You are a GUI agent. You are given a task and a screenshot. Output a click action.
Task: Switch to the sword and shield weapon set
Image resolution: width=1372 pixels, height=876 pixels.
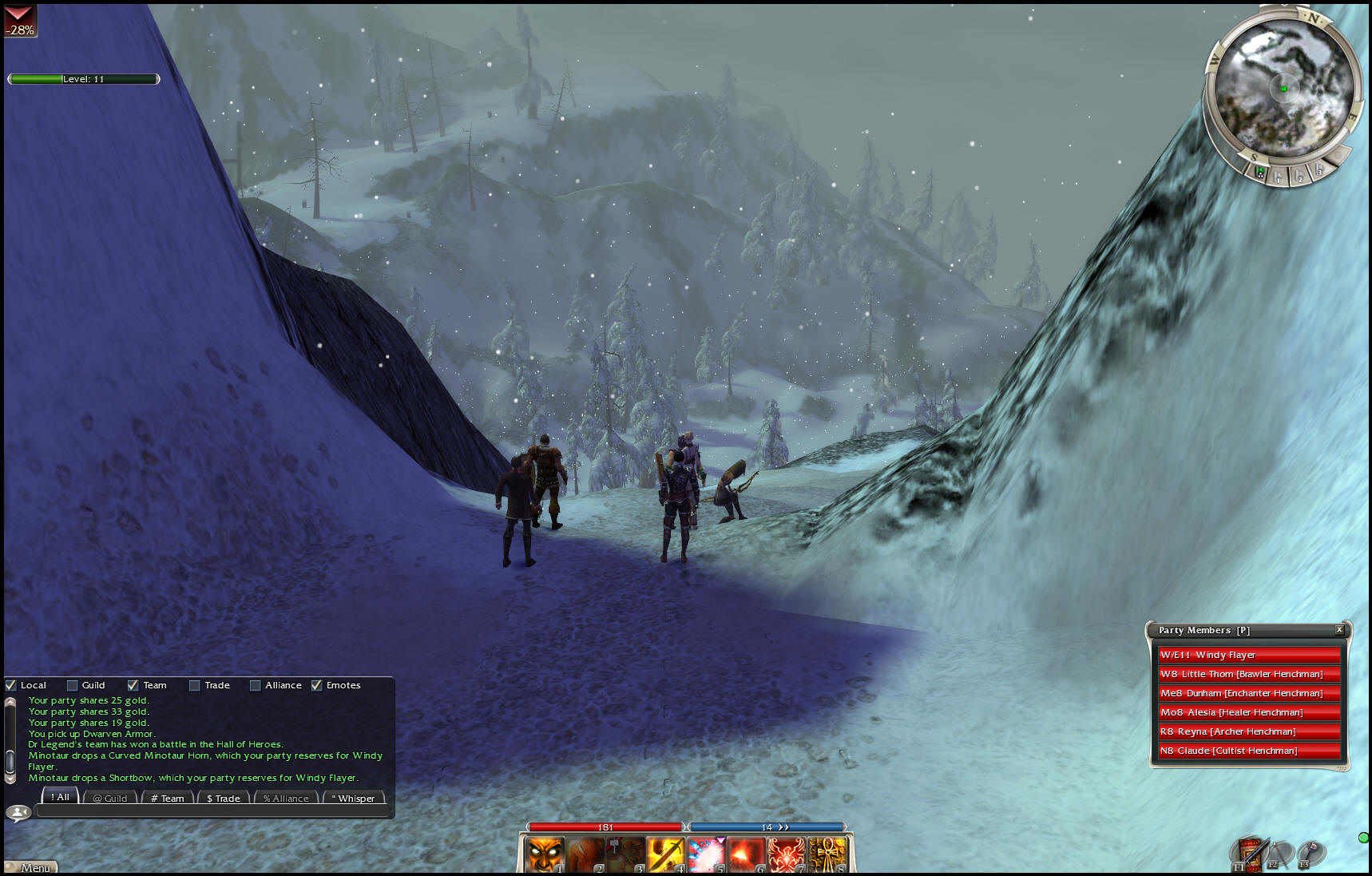[1249, 854]
